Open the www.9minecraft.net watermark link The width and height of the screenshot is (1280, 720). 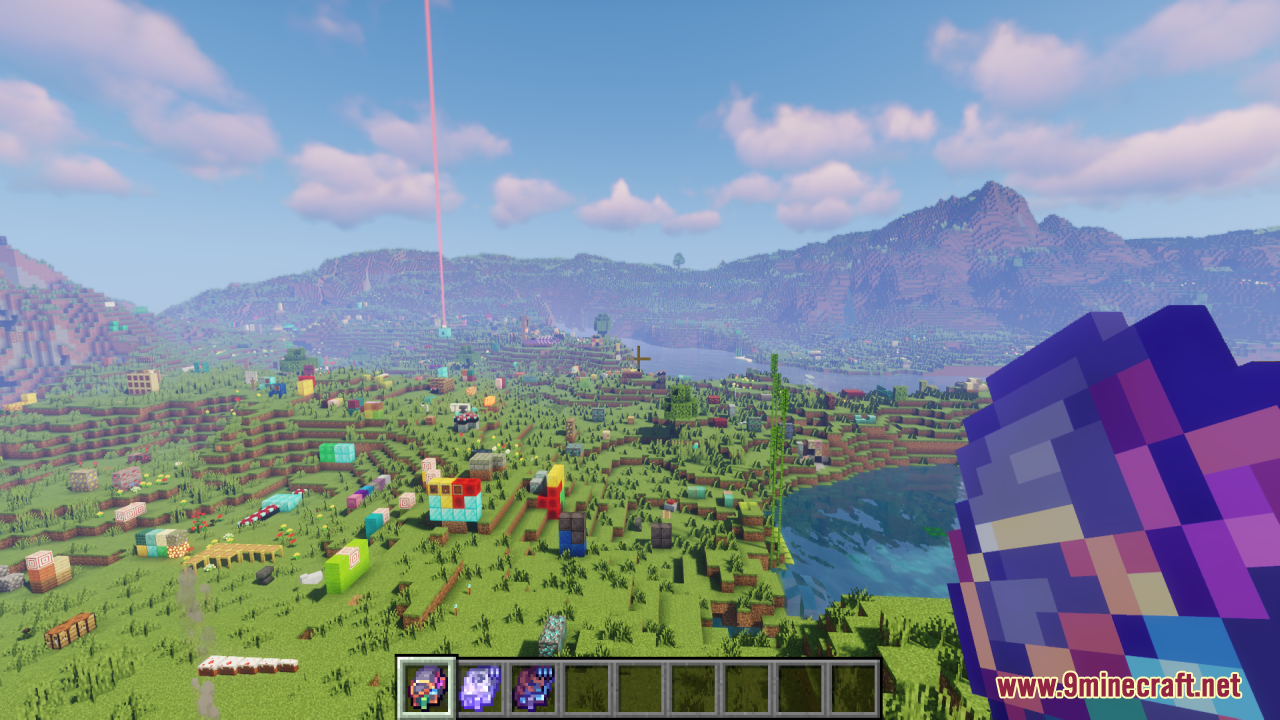pyautogui.click(x=1118, y=687)
